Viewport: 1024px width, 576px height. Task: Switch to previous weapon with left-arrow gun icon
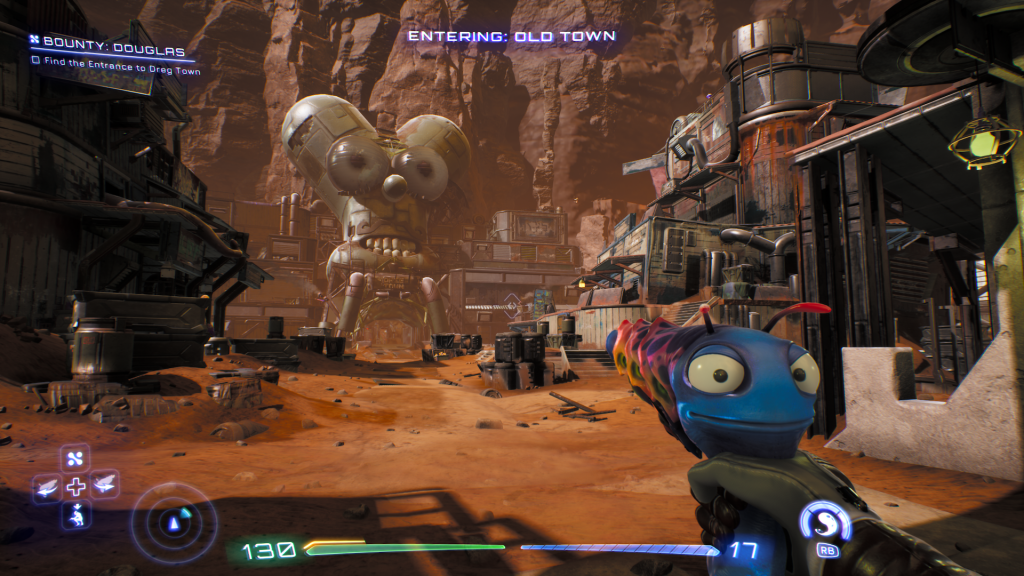click(47, 487)
